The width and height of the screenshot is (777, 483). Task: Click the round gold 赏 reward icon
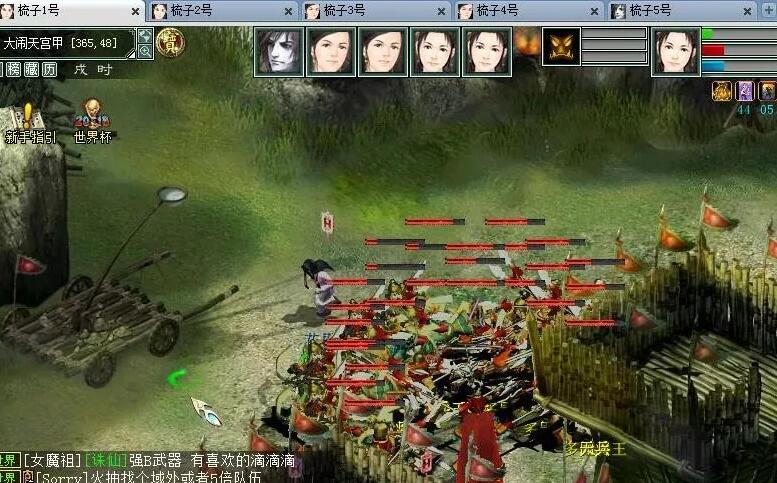(169, 42)
